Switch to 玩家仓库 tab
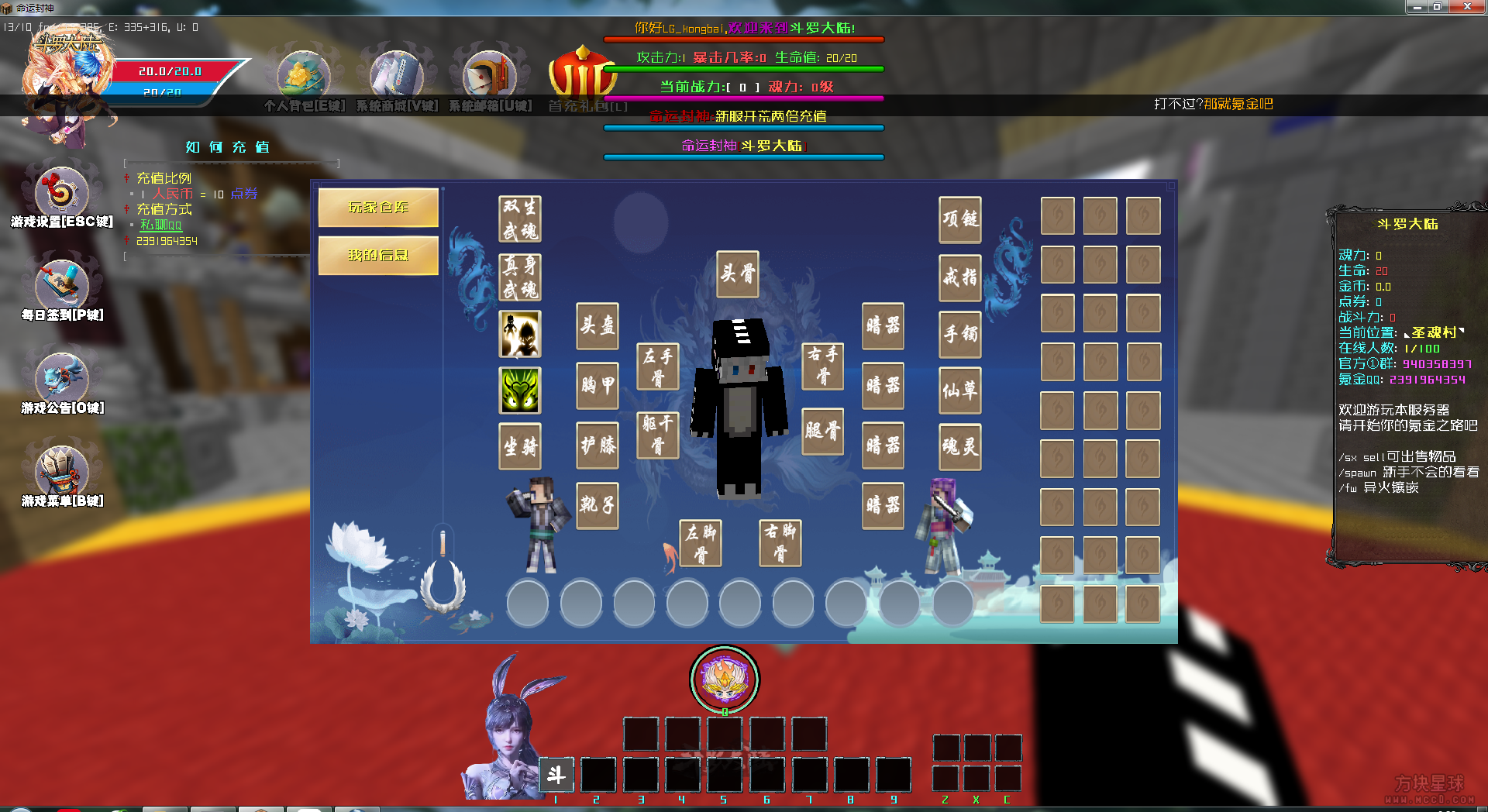1488x812 pixels. click(377, 208)
